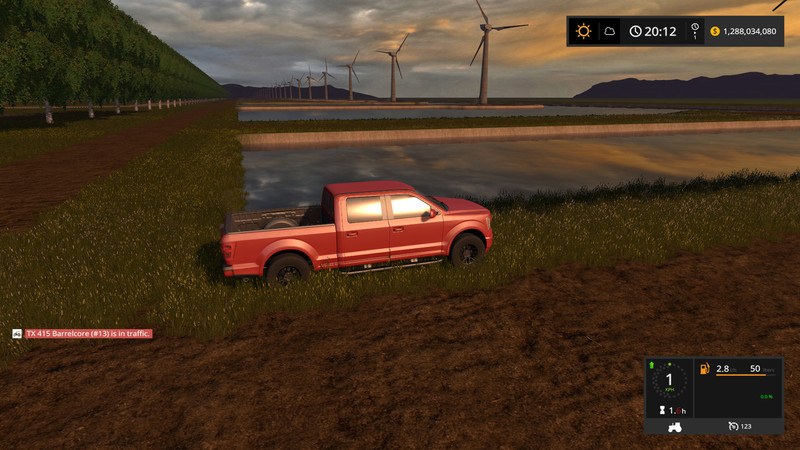
Task: Open the Barrelcore traffic warning message
Action: [x=88, y=333]
